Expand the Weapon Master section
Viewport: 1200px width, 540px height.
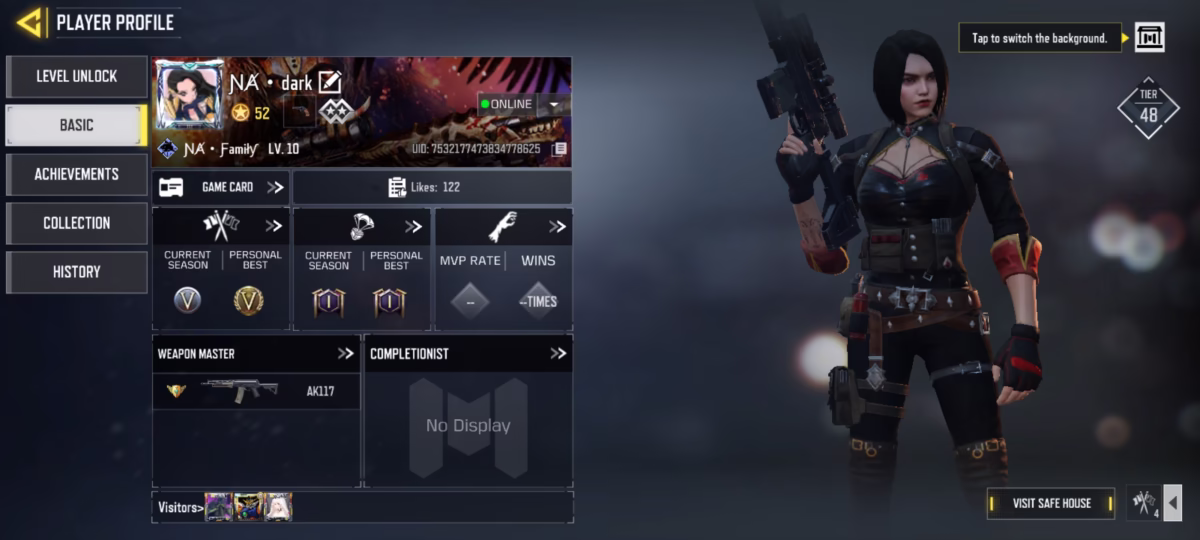coord(345,353)
